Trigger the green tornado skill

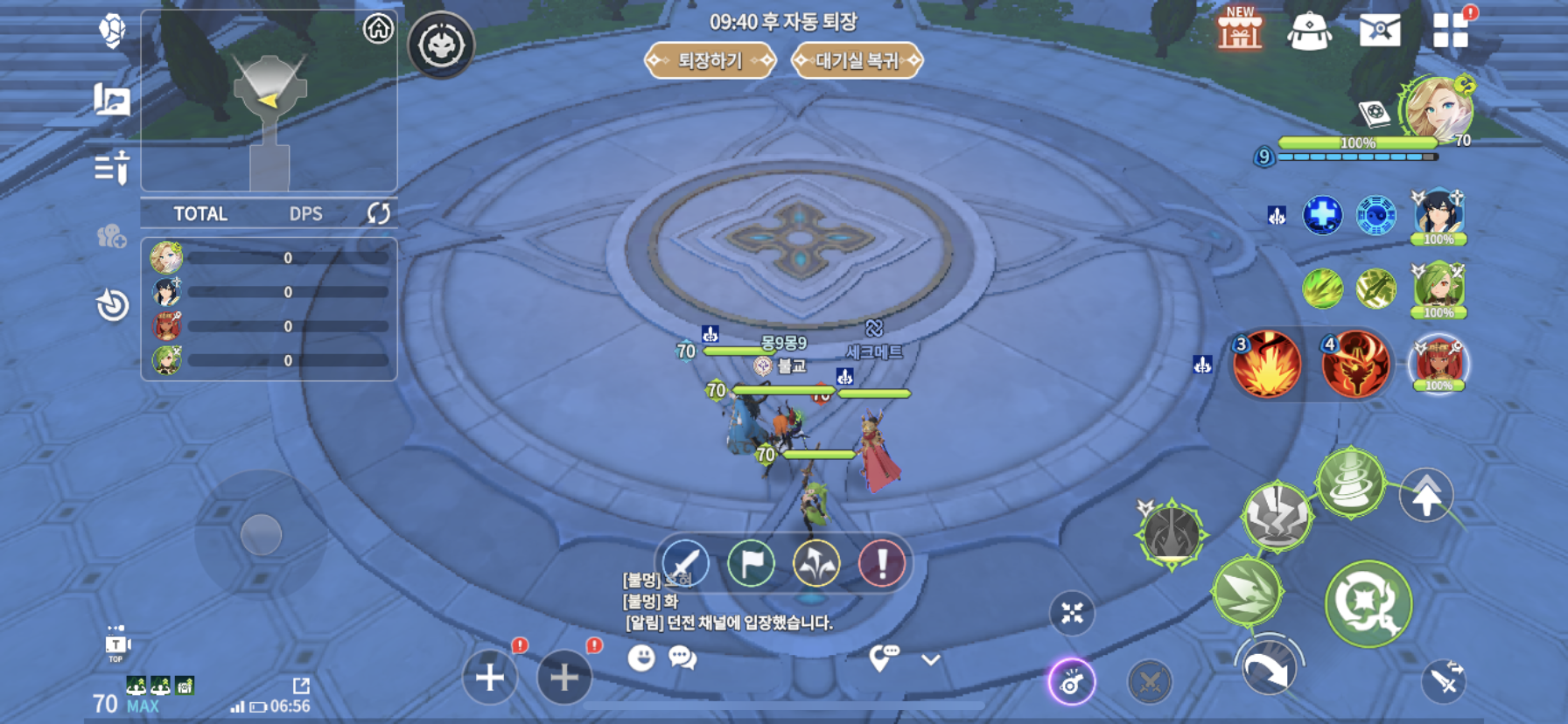click(1350, 482)
